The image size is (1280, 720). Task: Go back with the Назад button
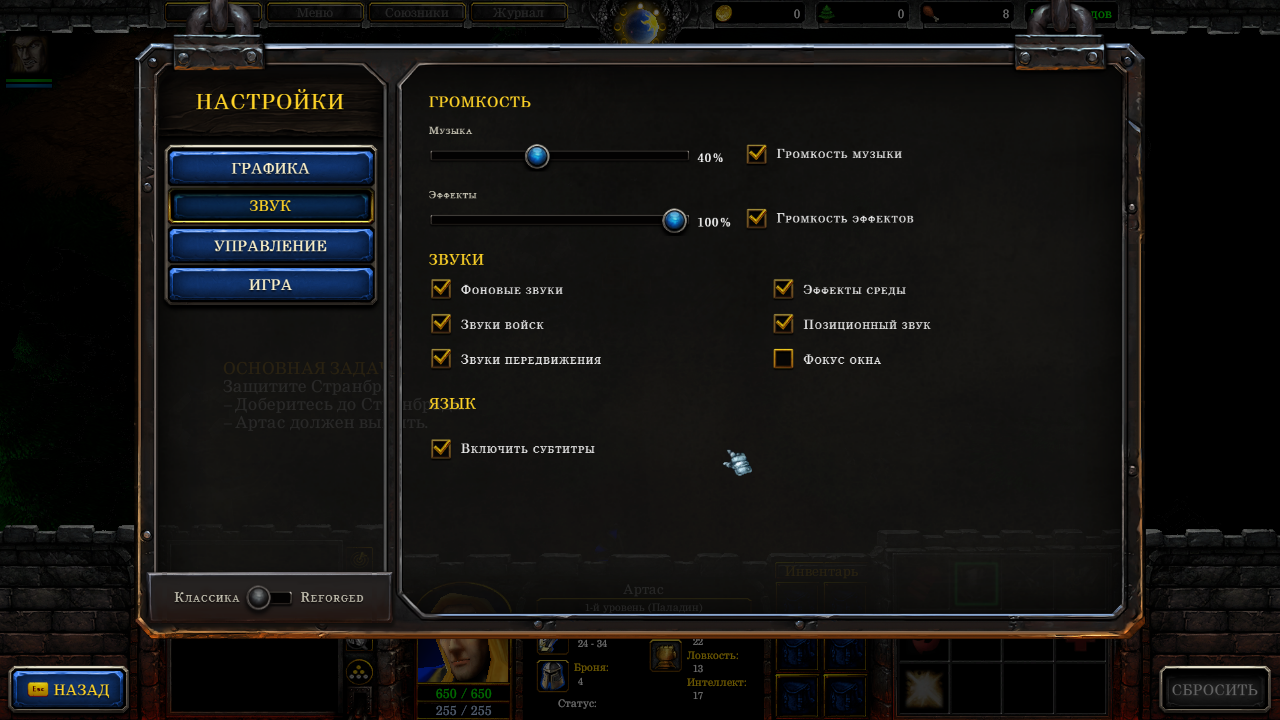click(x=69, y=690)
